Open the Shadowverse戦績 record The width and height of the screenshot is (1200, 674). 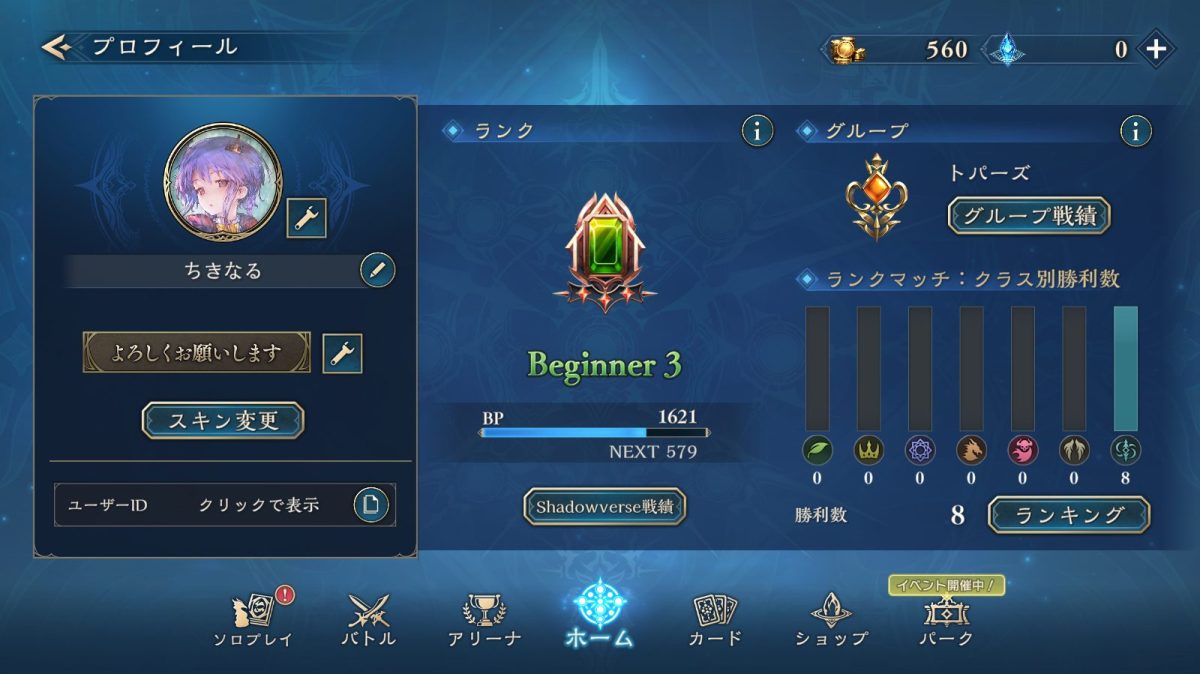coord(605,507)
